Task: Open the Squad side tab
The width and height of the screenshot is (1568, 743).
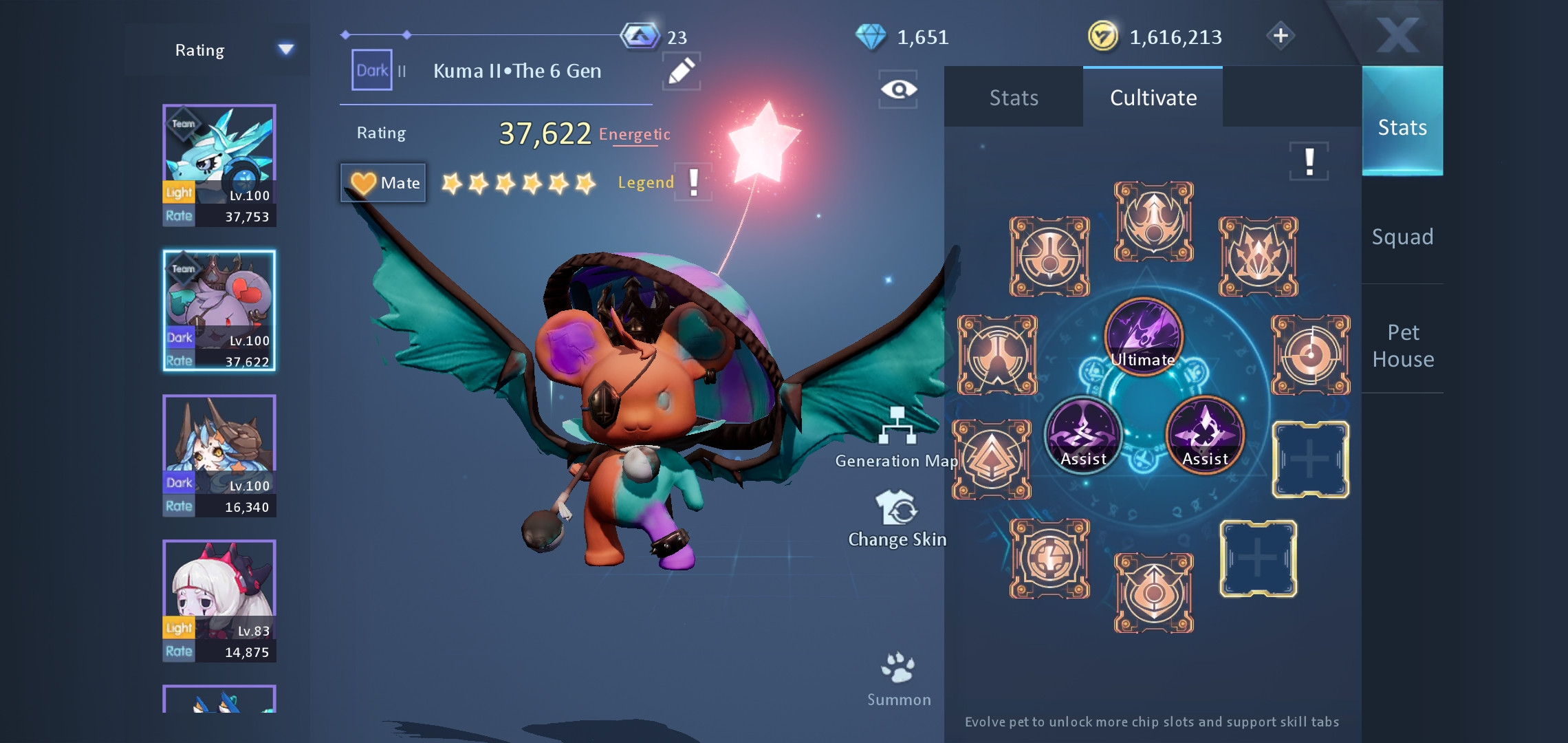Action: tap(1402, 237)
